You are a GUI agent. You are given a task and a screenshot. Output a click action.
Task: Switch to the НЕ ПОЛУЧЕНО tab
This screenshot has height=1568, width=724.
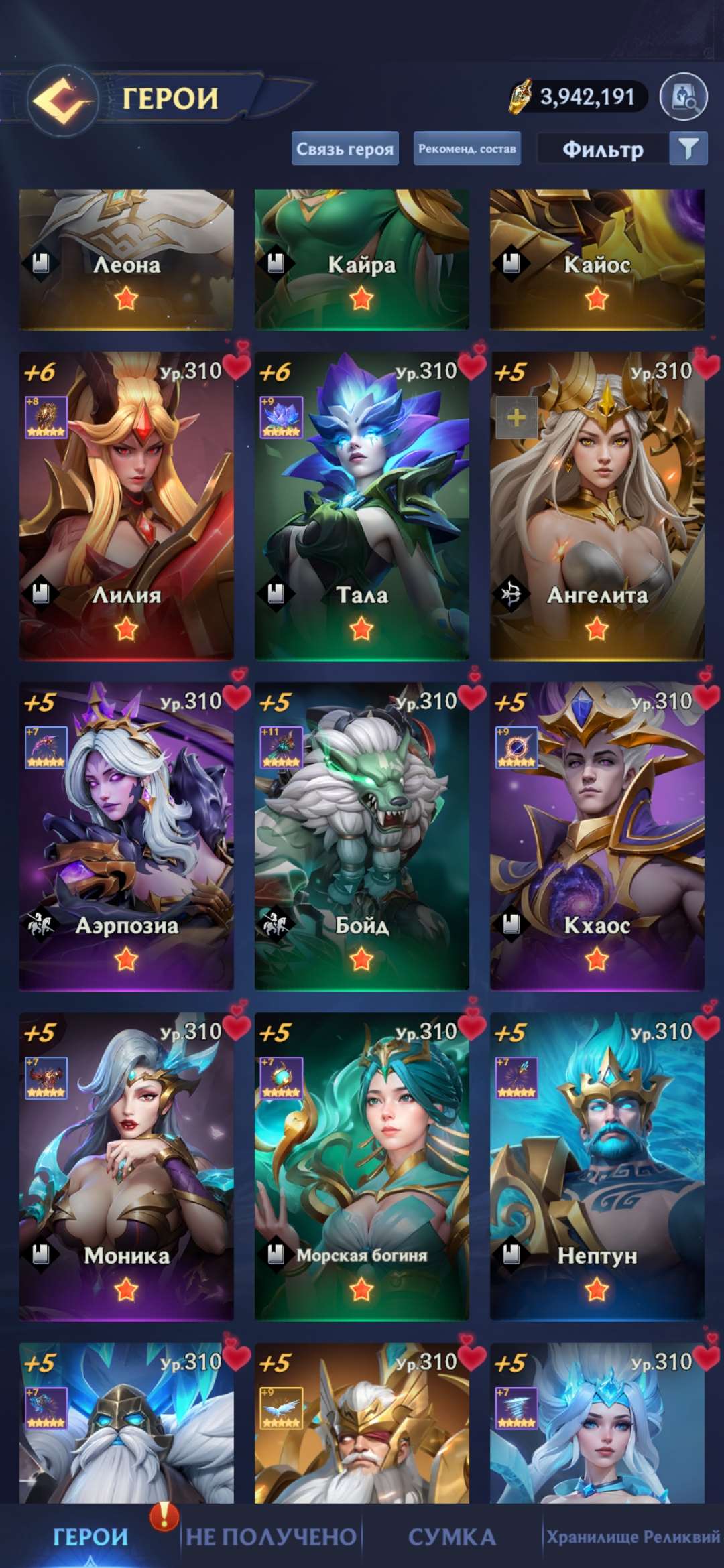click(x=271, y=1537)
